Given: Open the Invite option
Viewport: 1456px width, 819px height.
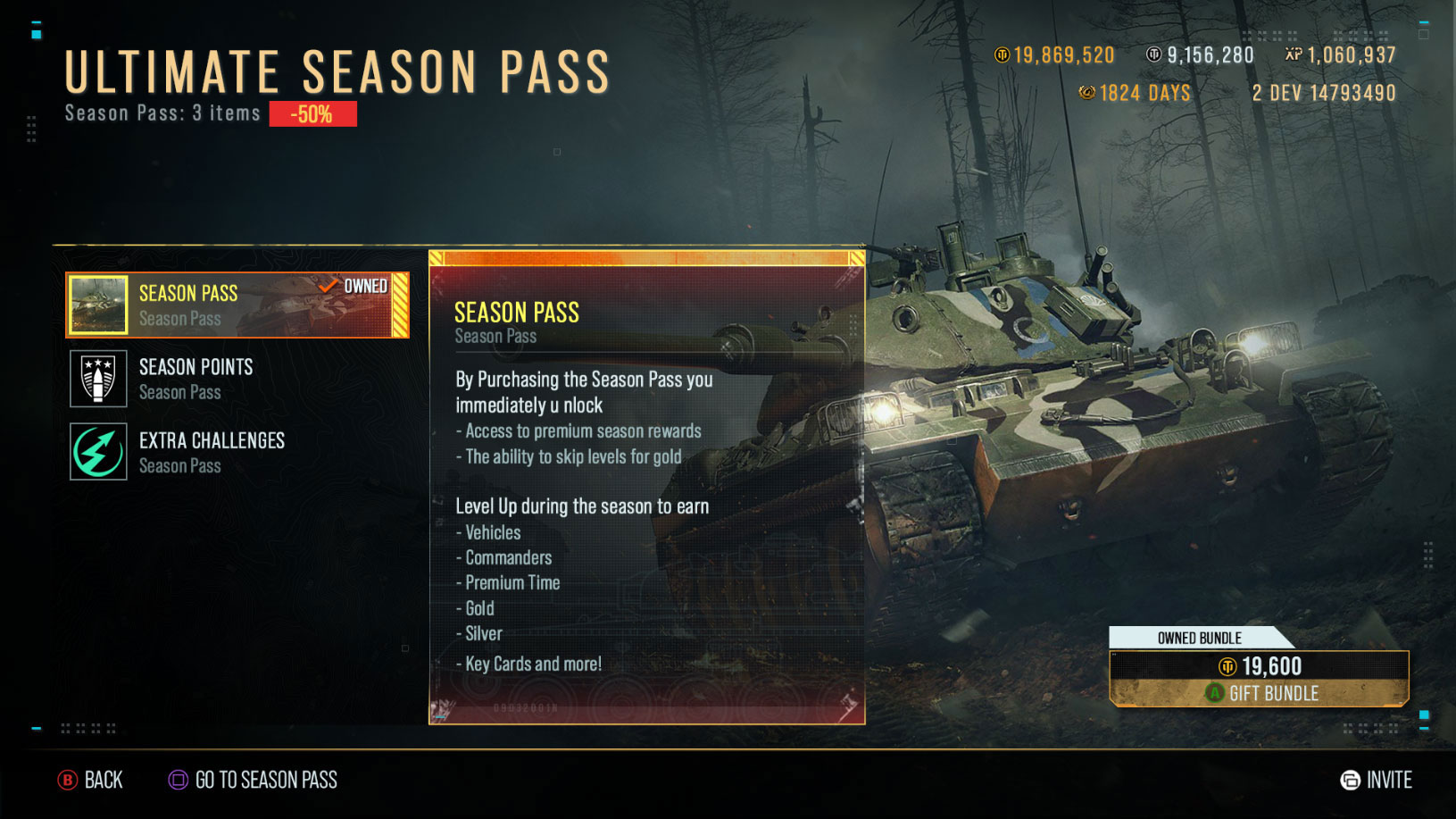Looking at the screenshot, I should 1376,780.
